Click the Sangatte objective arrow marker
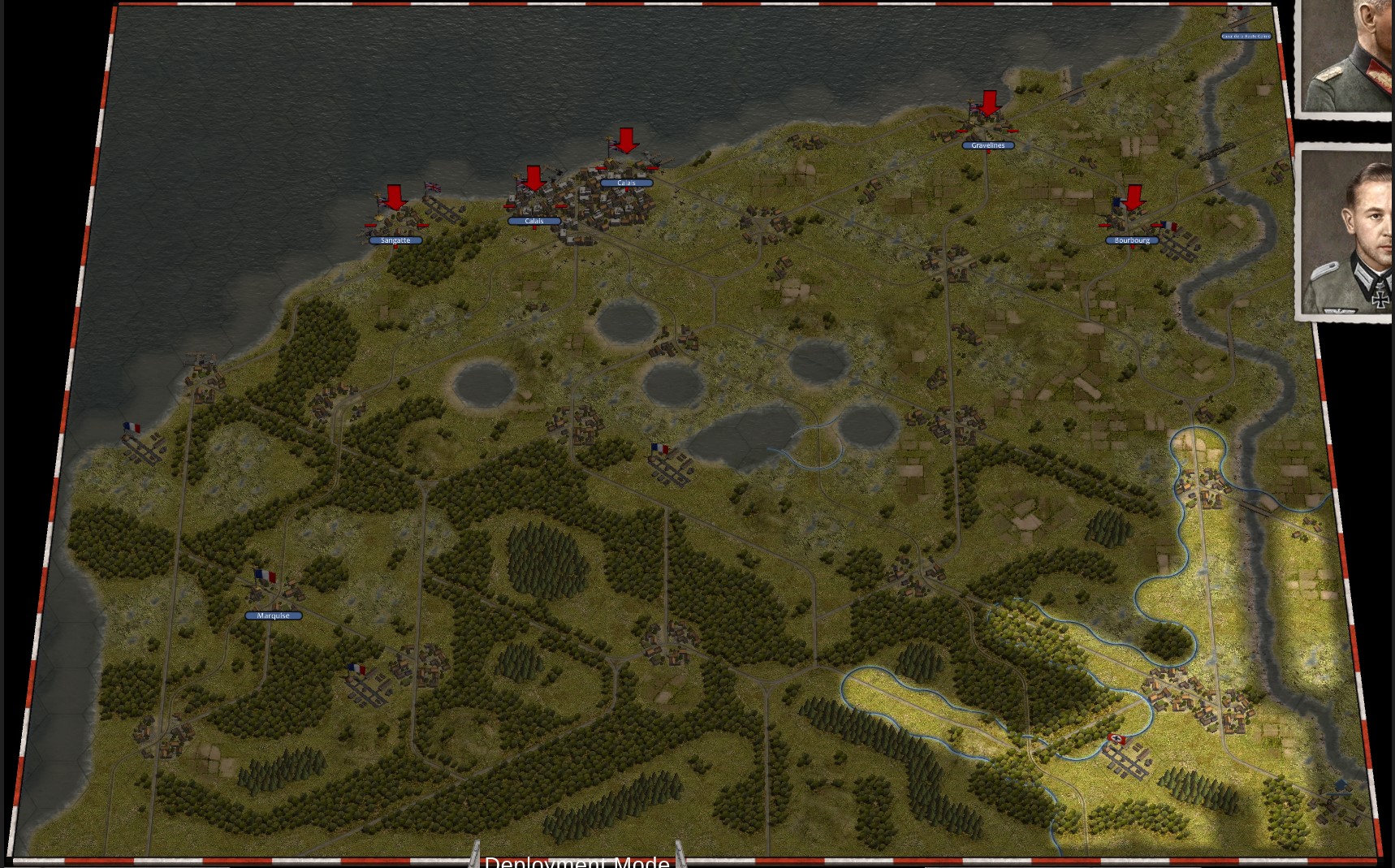Viewport: 1395px width, 868px height. pos(395,197)
